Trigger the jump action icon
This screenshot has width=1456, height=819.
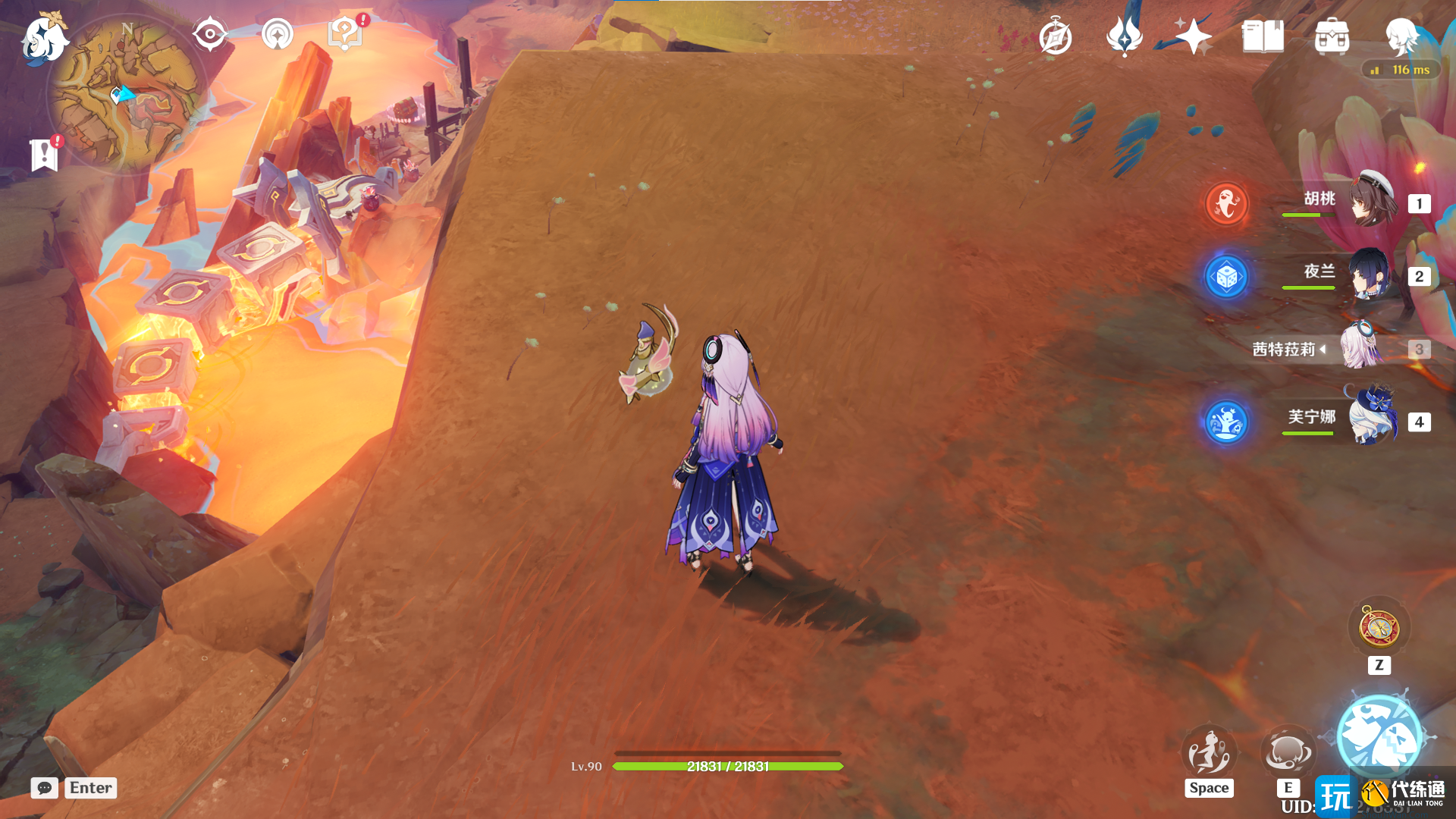point(1209,752)
